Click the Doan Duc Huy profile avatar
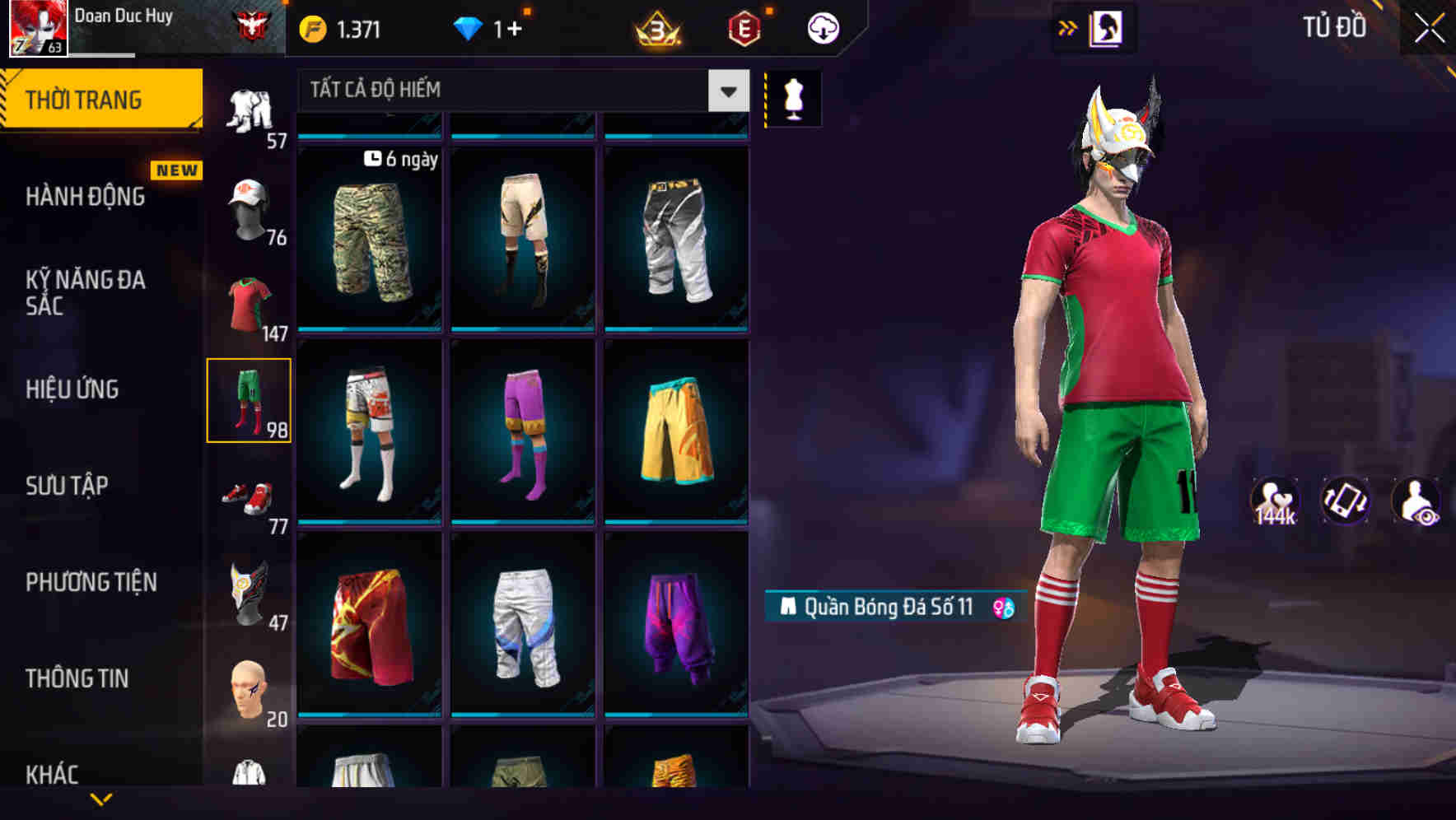This screenshot has width=1456, height=820. click(x=36, y=27)
